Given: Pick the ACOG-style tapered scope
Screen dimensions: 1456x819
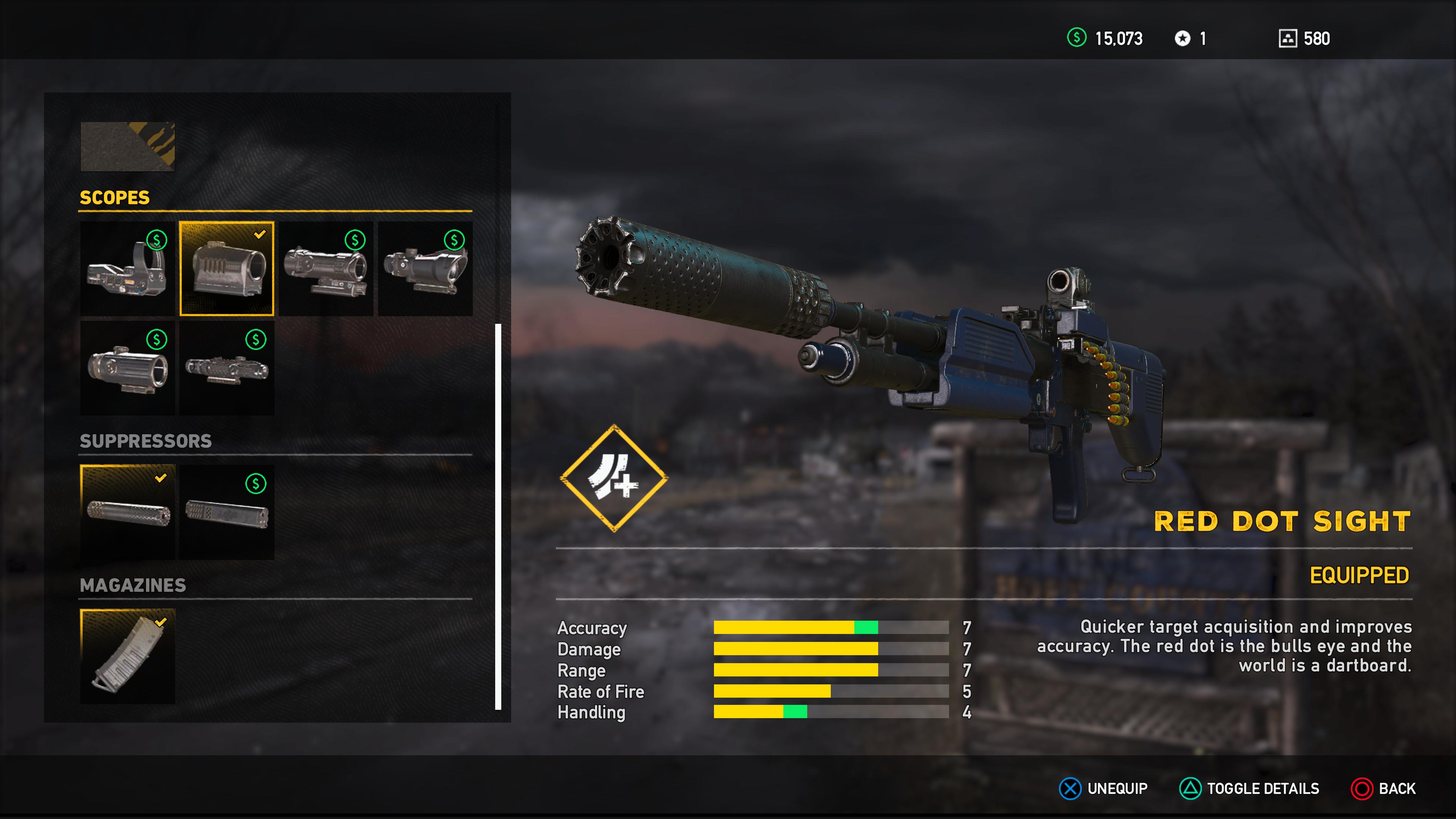Looking at the screenshot, I should [425, 268].
